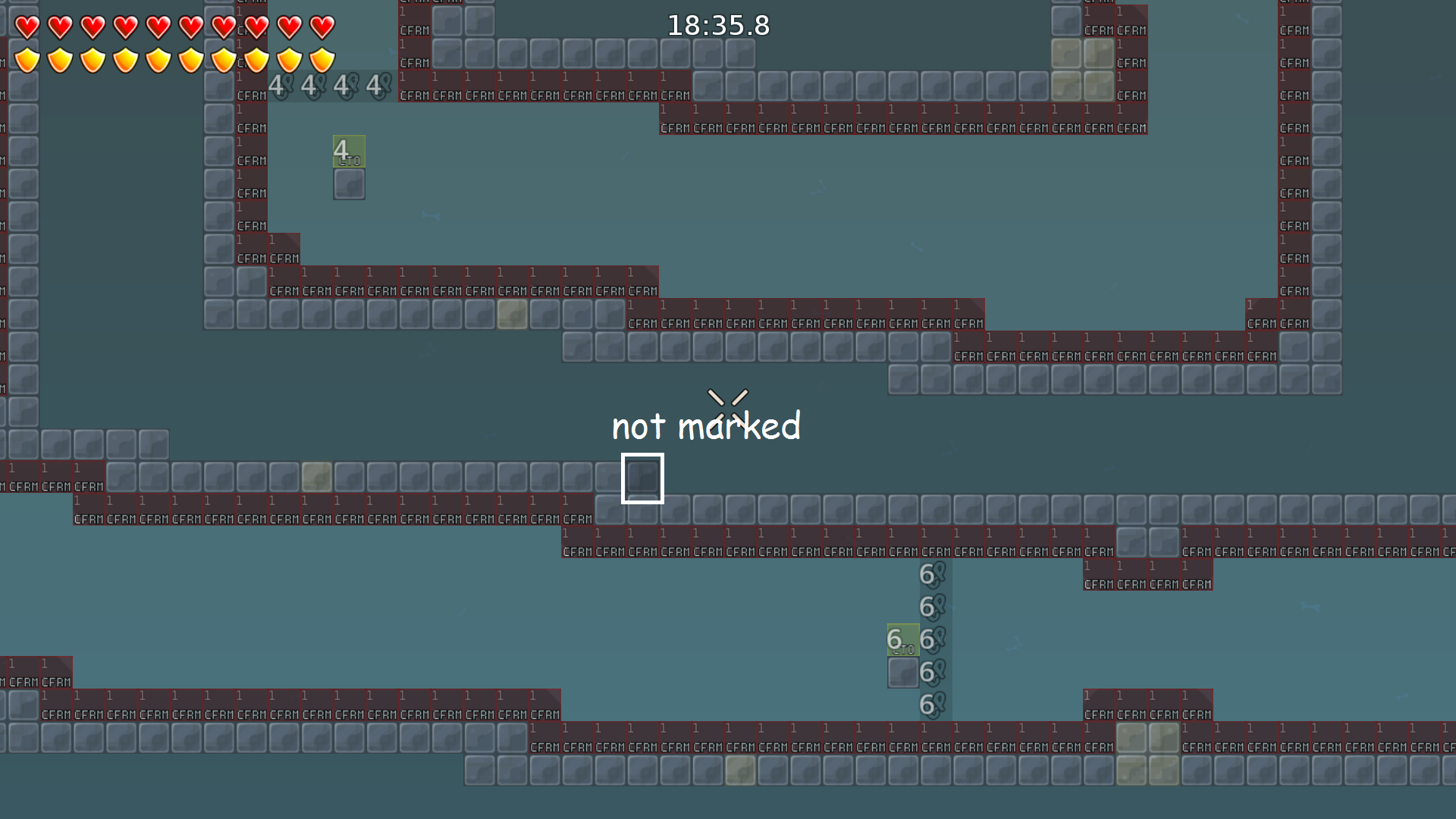Expand the CFRM tile under the 4 CTO badge
Image resolution: width=1456 pixels, height=819 pixels.
(x=349, y=184)
